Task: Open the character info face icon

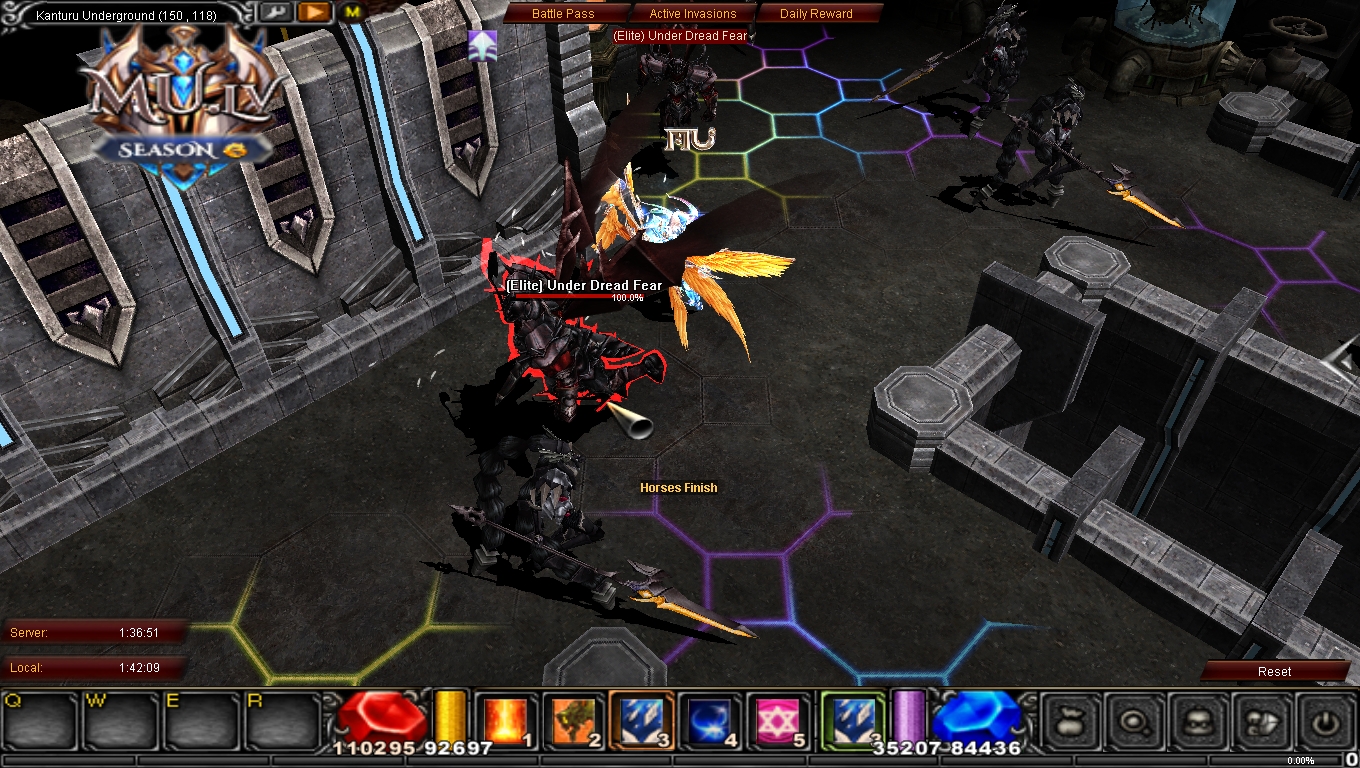Action: click(1196, 721)
